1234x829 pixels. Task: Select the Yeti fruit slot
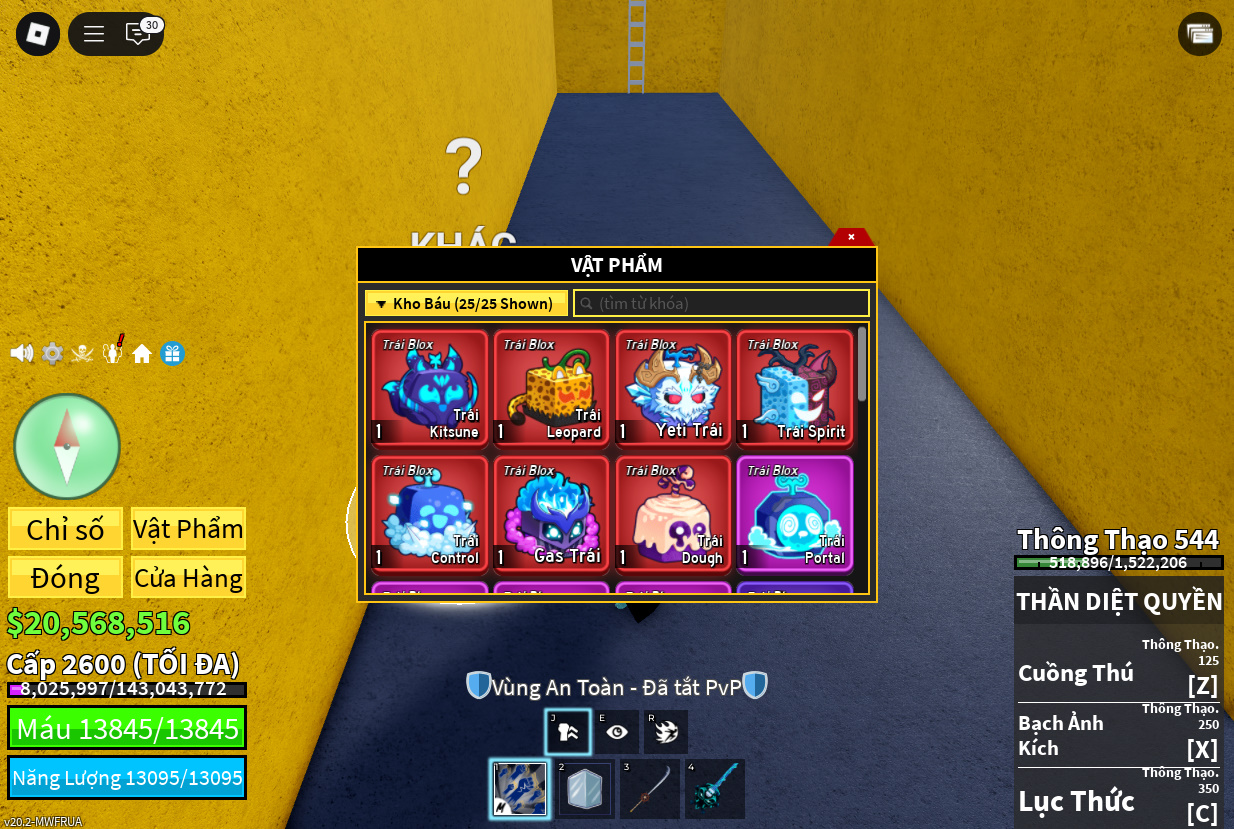pos(674,388)
